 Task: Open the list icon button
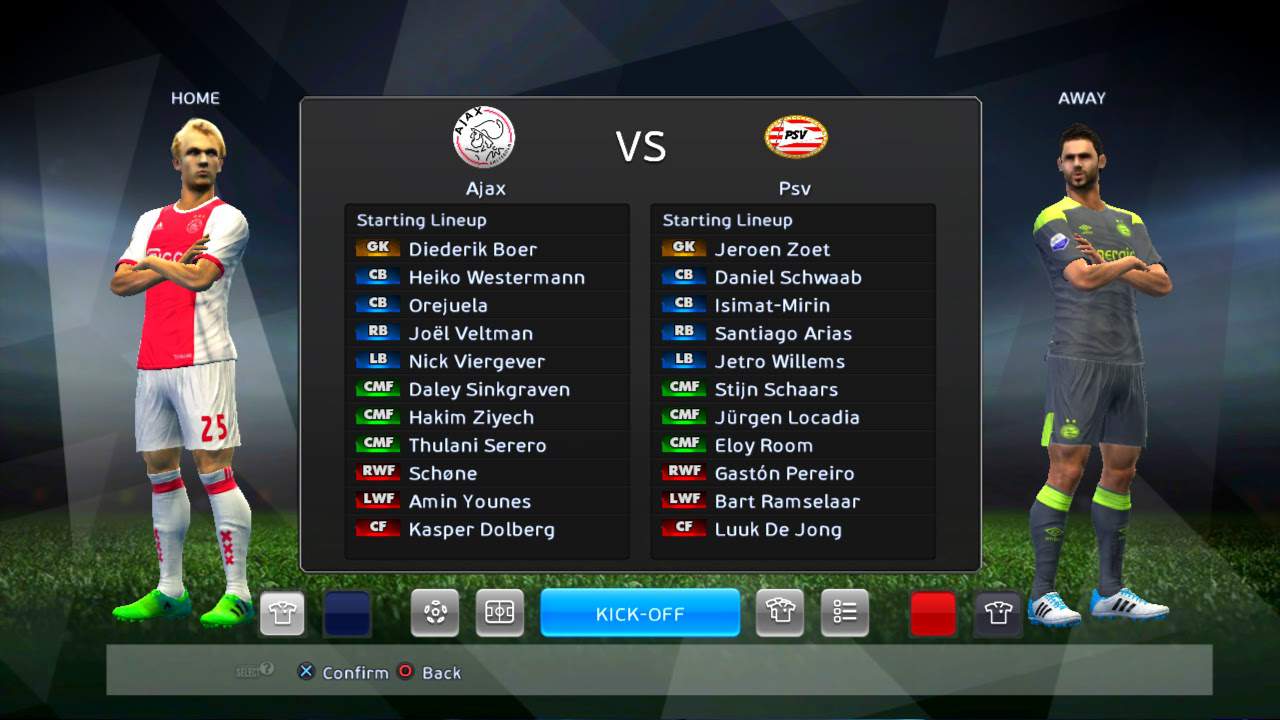click(845, 613)
